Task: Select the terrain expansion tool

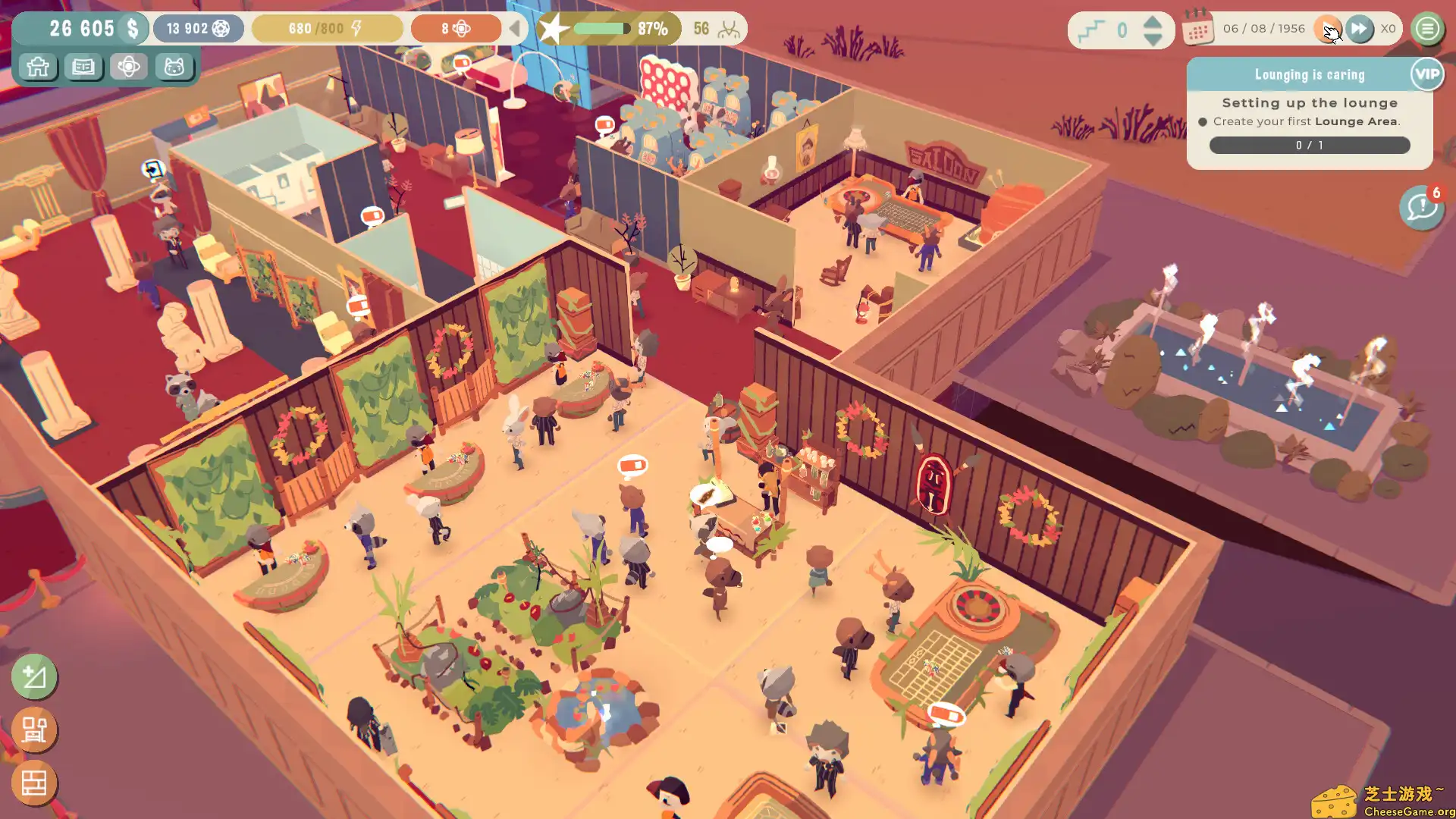Action: click(34, 677)
